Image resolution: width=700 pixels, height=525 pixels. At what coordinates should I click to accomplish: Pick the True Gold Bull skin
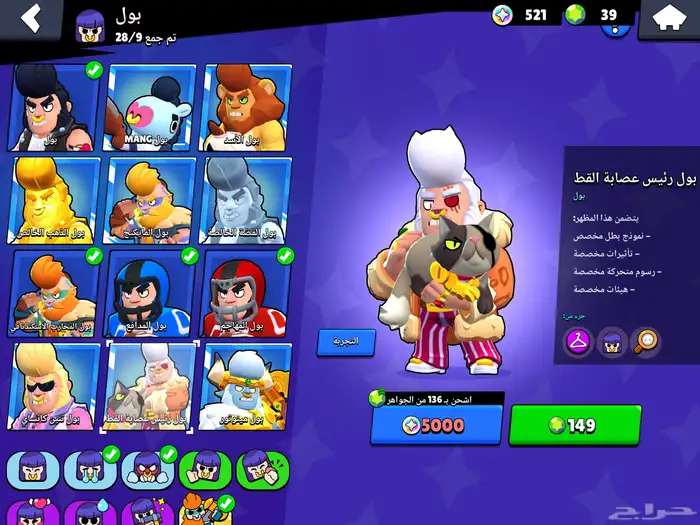coord(55,200)
